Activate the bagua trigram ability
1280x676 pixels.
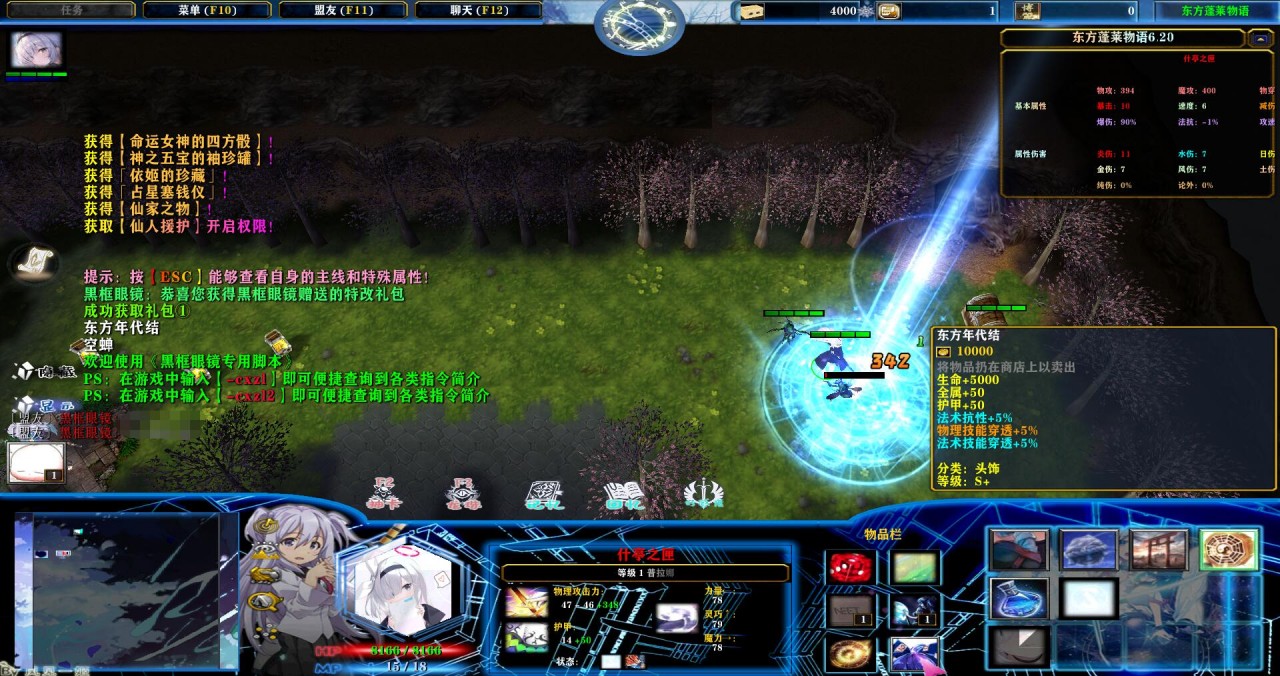click(1228, 551)
